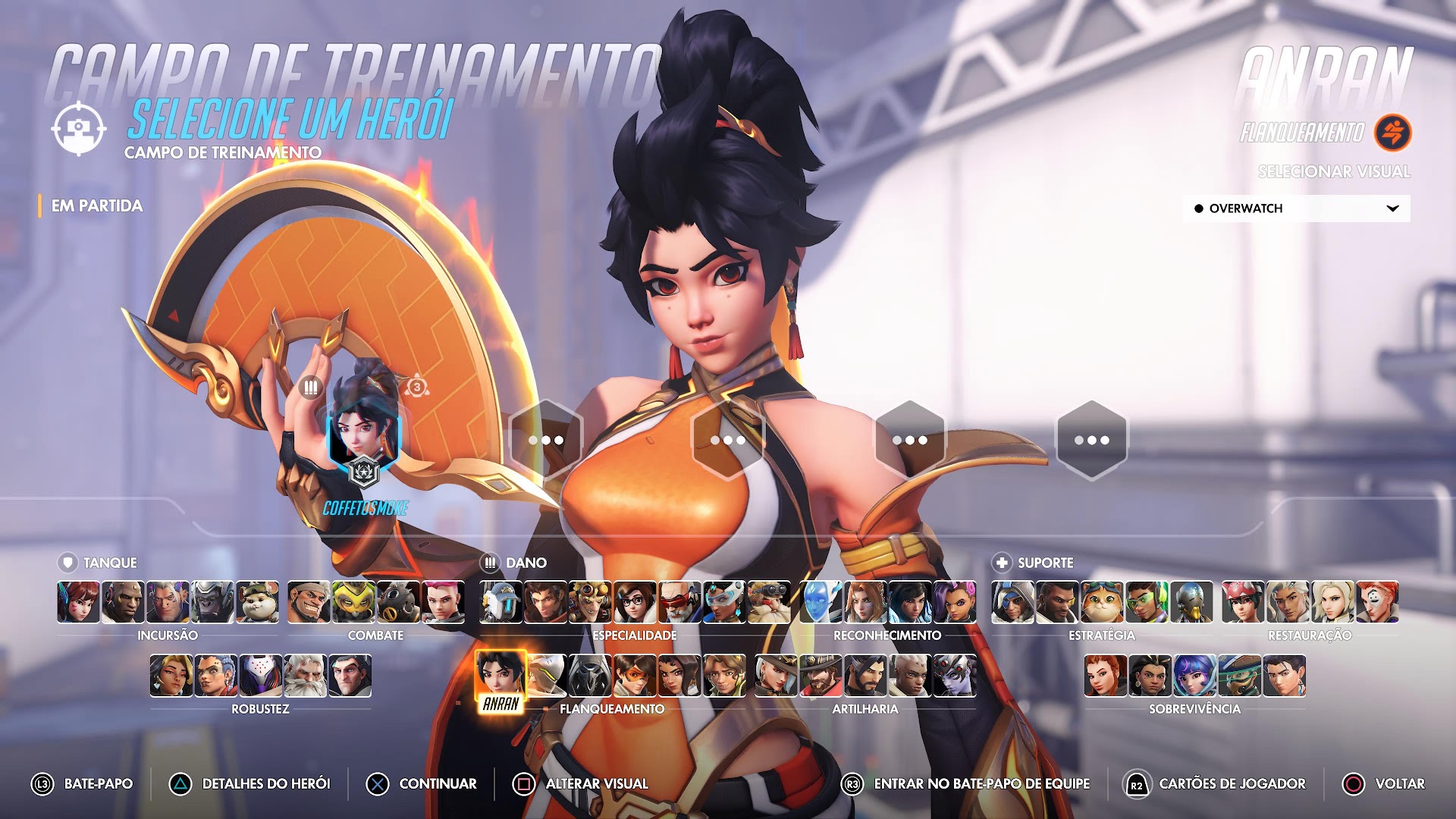The height and width of the screenshot is (819, 1456).
Task: Select D.Va from the tank roster
Action: (78, 602)
